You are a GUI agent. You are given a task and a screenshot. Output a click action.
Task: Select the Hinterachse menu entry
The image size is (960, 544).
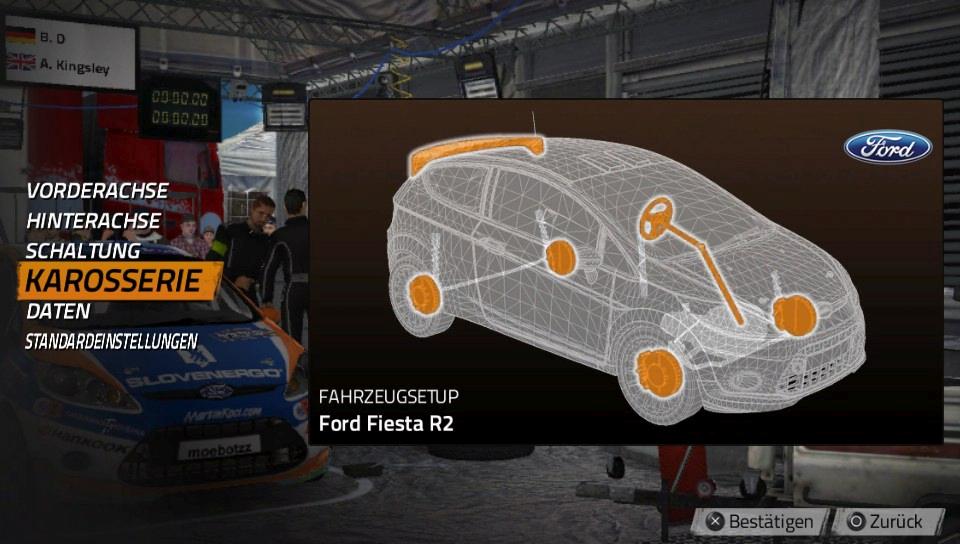click(93, 220)
